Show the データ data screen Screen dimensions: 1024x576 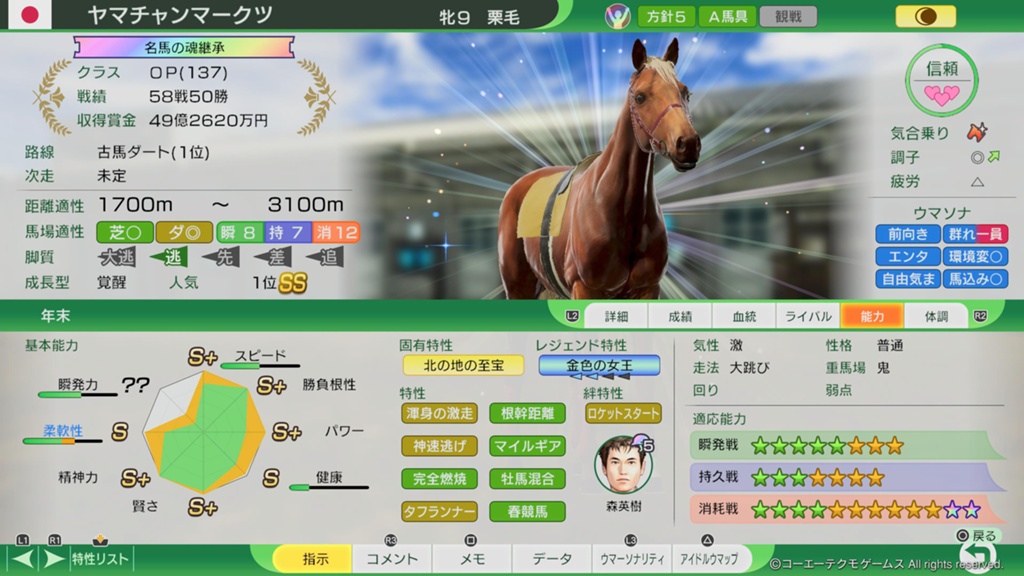552,559
